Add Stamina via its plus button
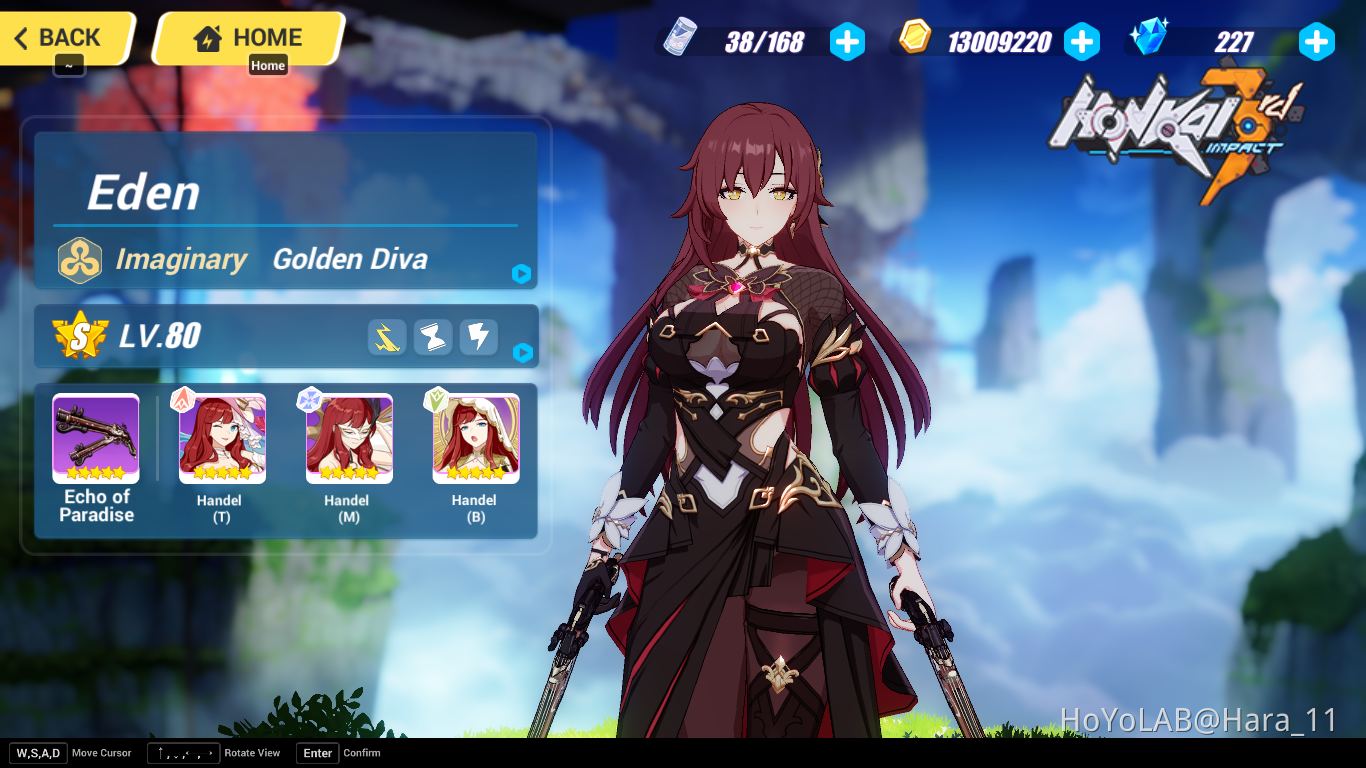 click(847, 42)
